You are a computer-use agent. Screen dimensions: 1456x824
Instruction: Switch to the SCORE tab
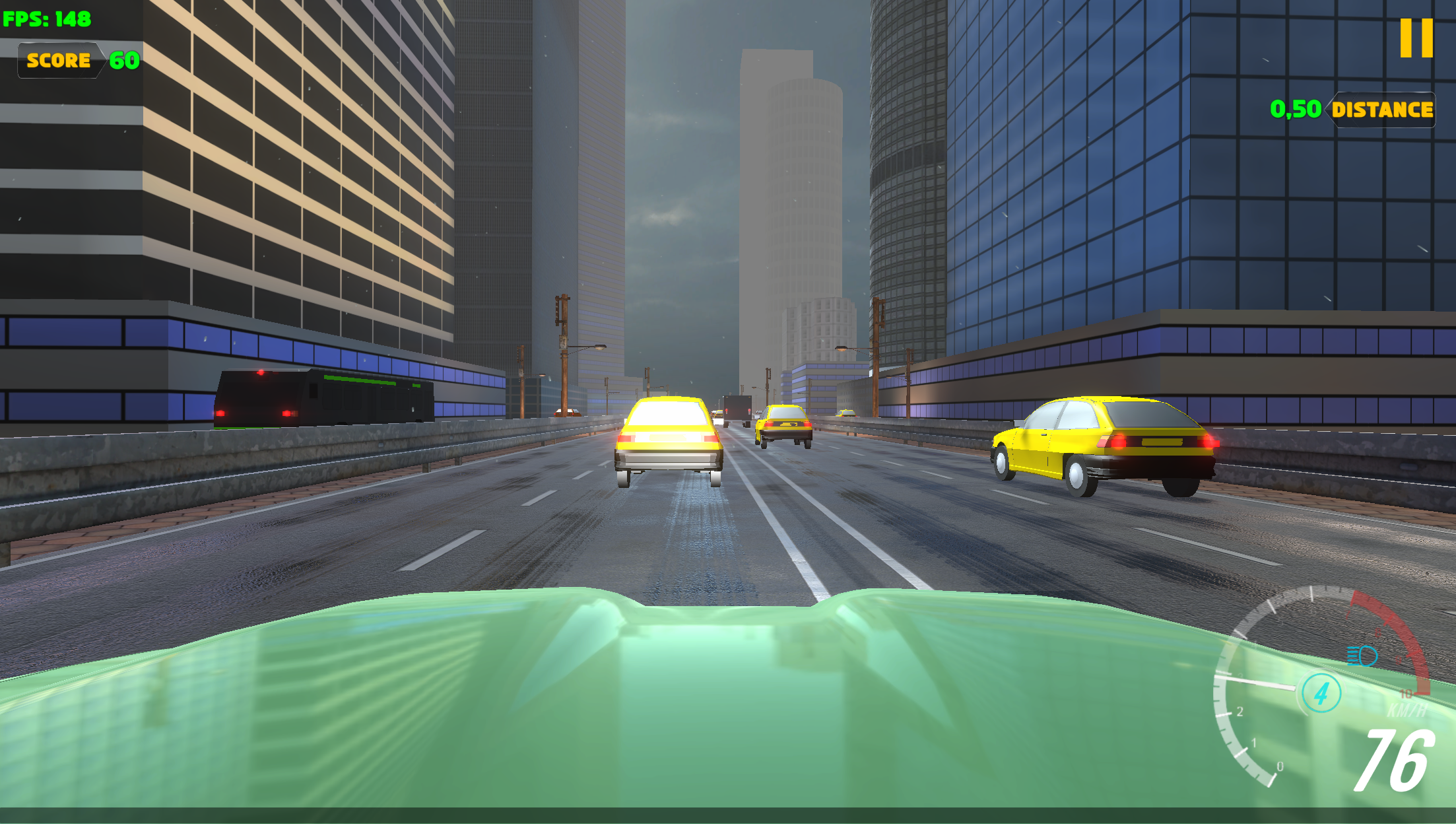tap(59, 61)
